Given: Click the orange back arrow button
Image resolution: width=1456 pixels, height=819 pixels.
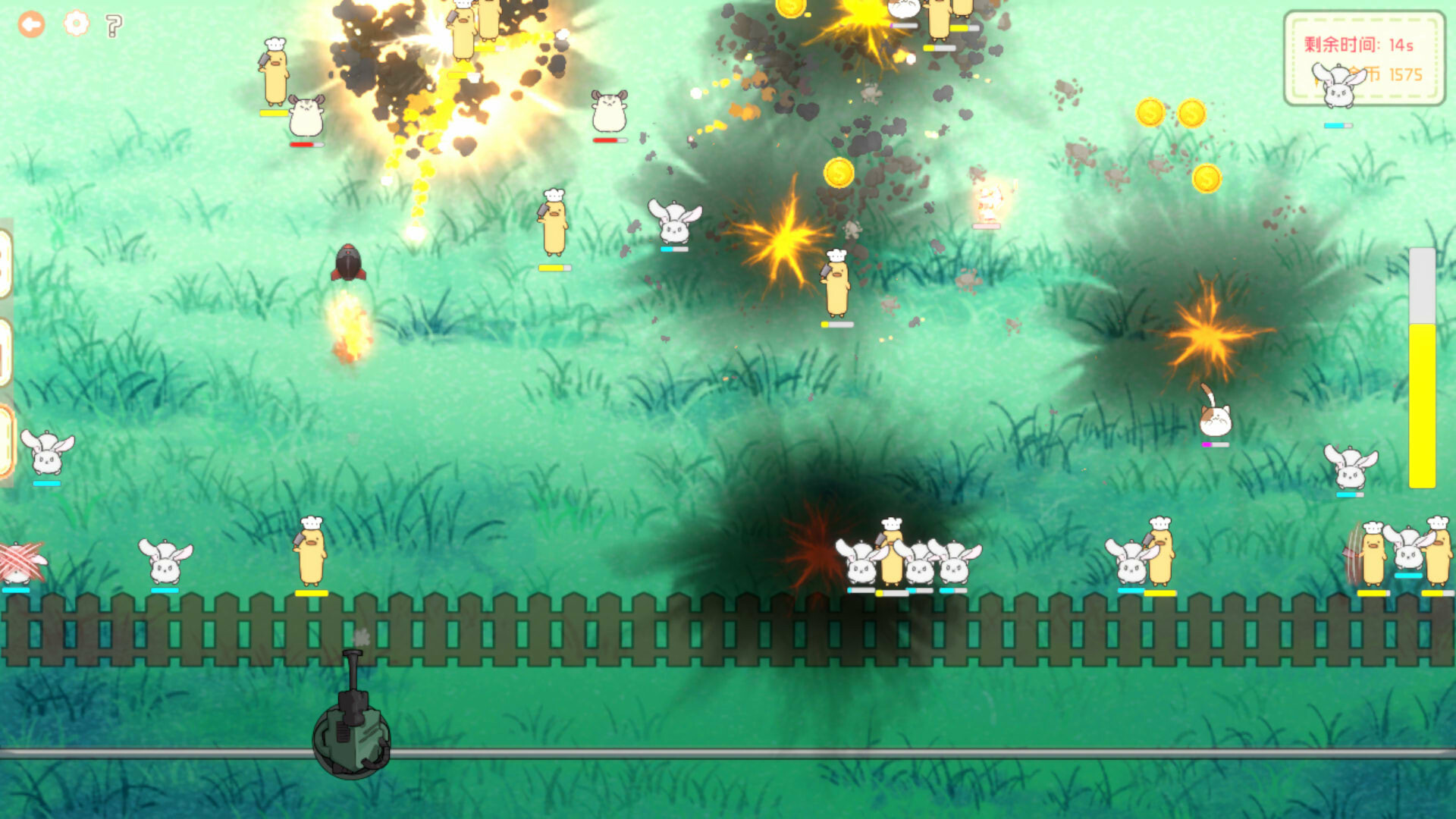Looking at the screenshot, I should click(x=30, y=24).
